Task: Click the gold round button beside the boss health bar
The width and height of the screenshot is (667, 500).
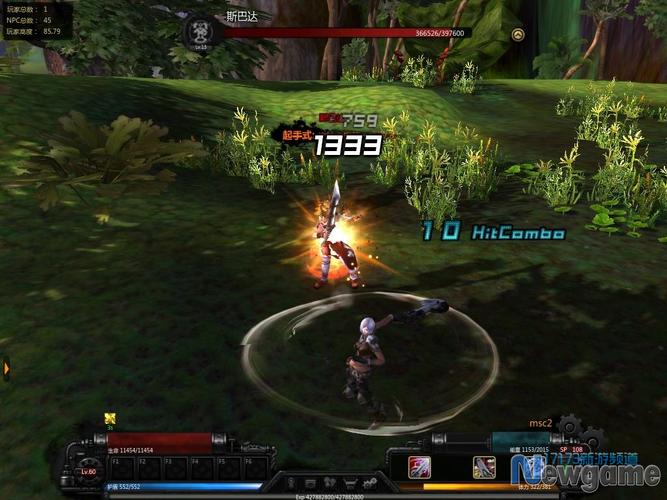Action: (517, 34)
